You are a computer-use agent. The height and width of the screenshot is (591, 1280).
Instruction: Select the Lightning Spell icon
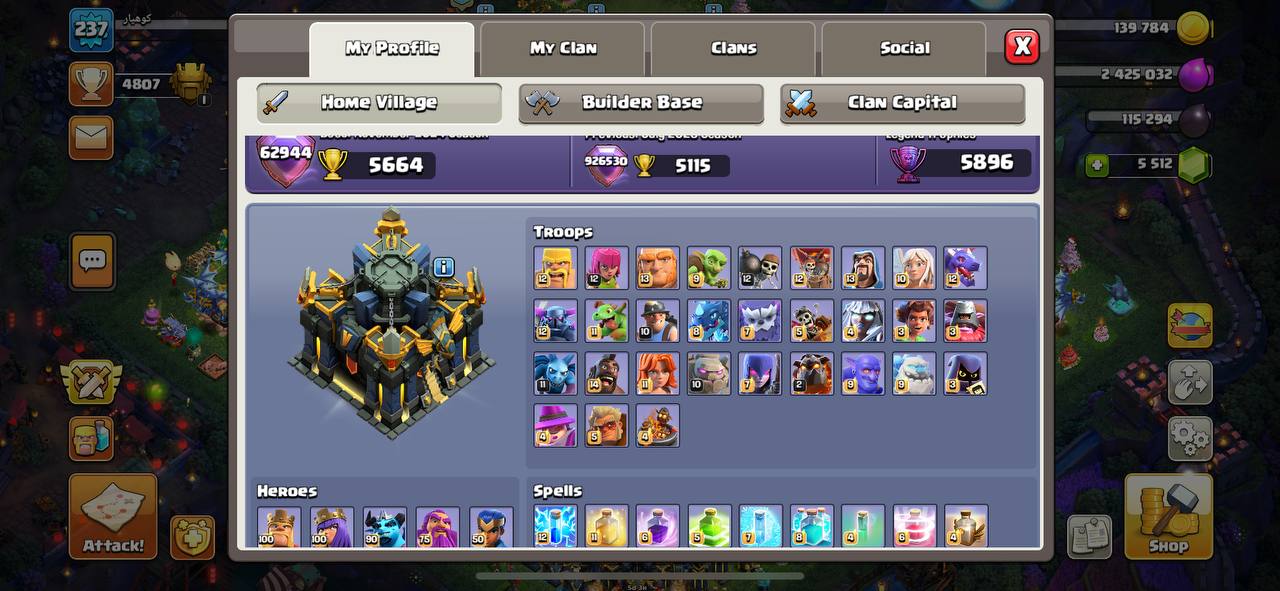(x=555, y=526)
